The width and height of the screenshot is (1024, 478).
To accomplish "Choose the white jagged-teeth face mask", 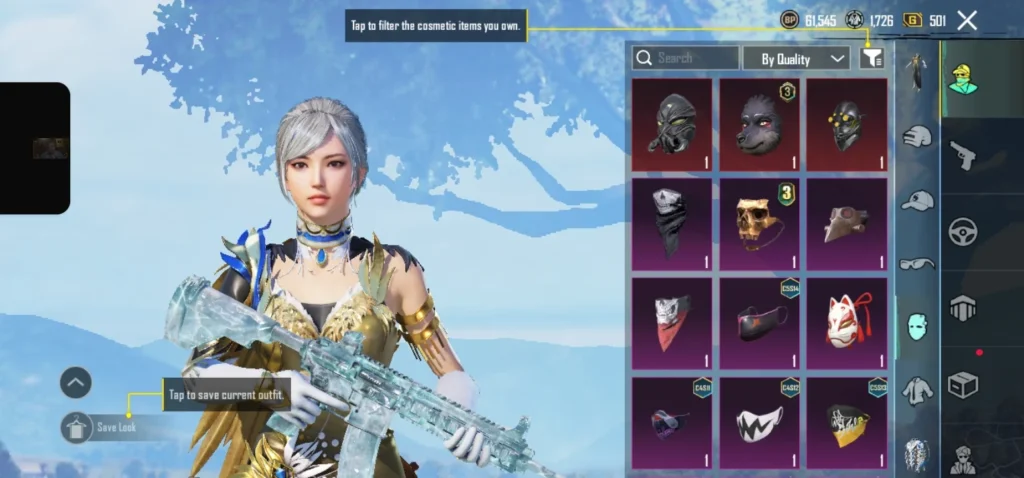I will tap(759, 422).
